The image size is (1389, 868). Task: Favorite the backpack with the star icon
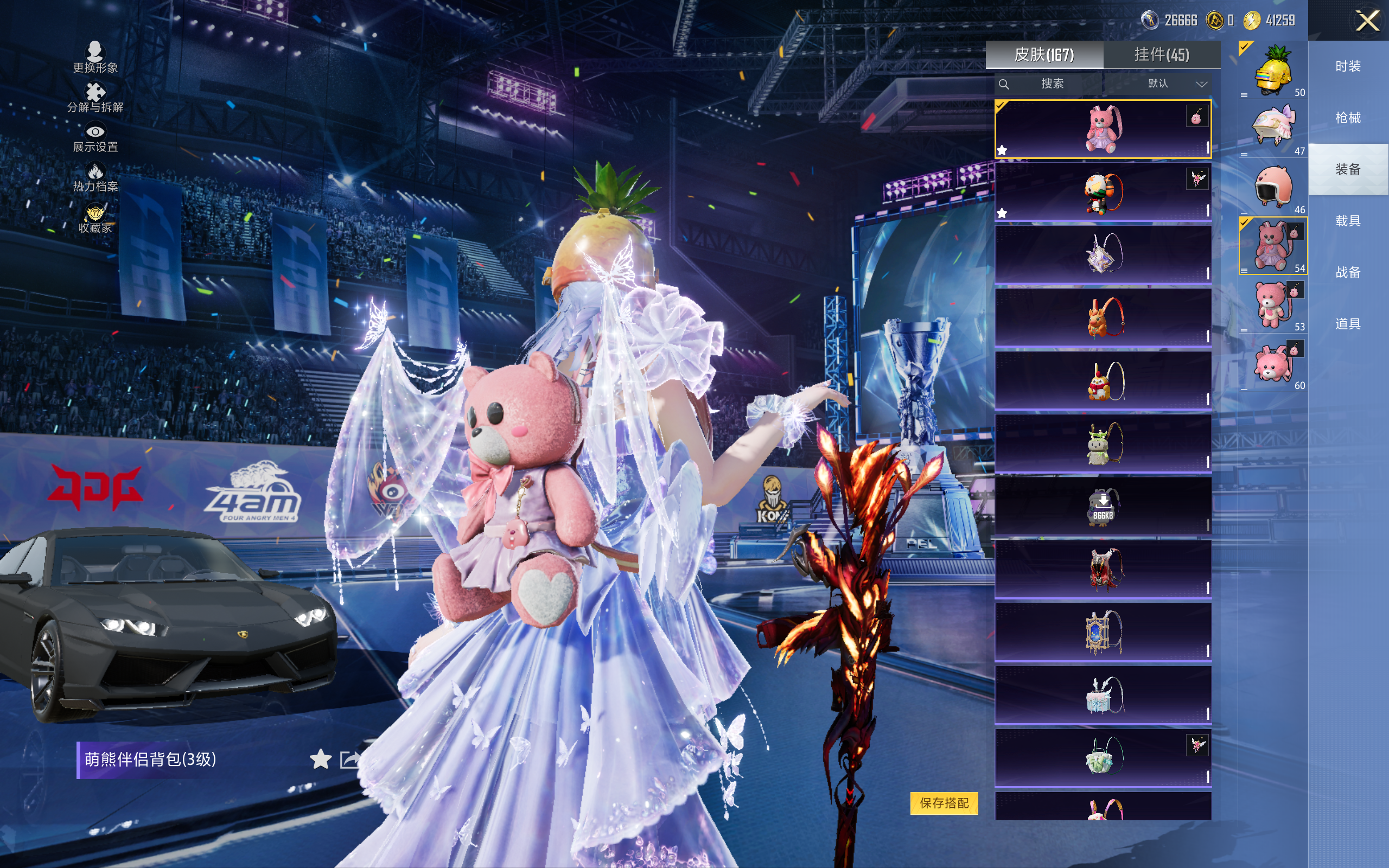[320, 759]
